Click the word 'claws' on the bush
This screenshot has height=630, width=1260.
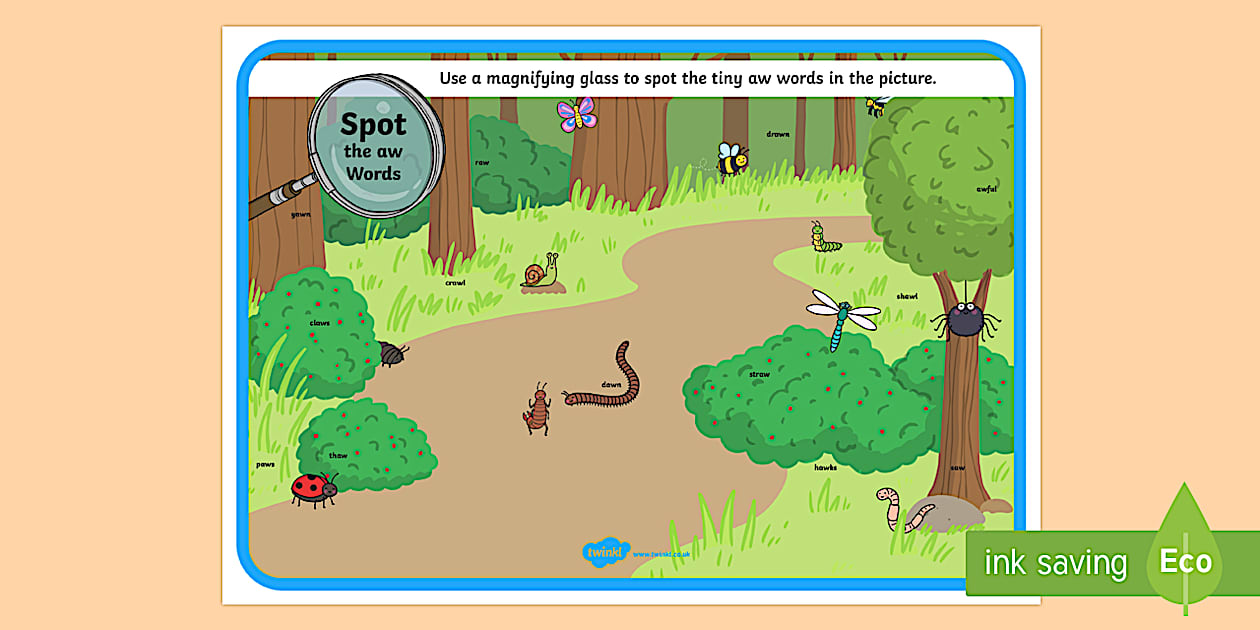pos(320,323)
